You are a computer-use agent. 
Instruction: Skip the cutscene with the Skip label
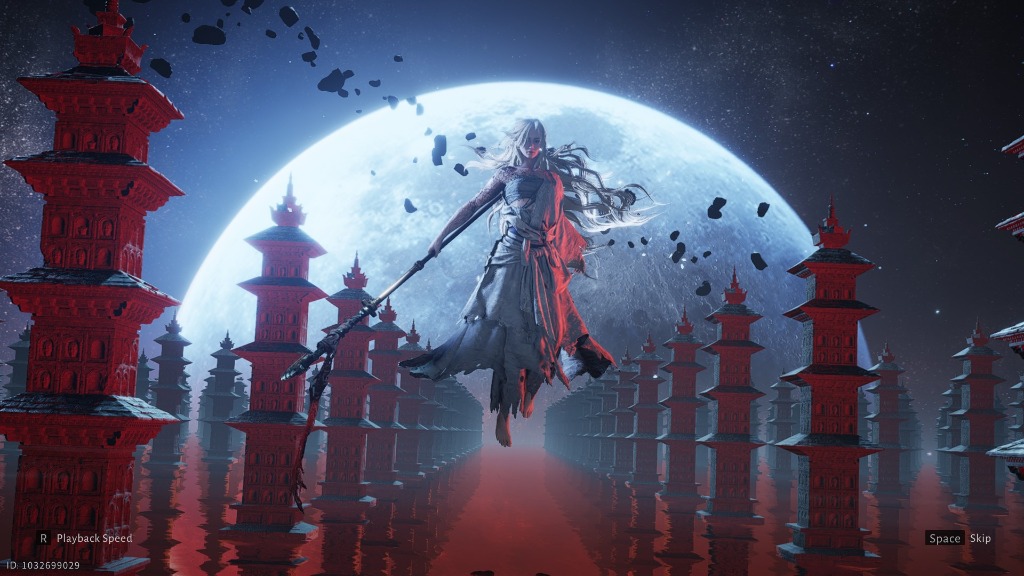pyautogui.click(x=979, y=538)
